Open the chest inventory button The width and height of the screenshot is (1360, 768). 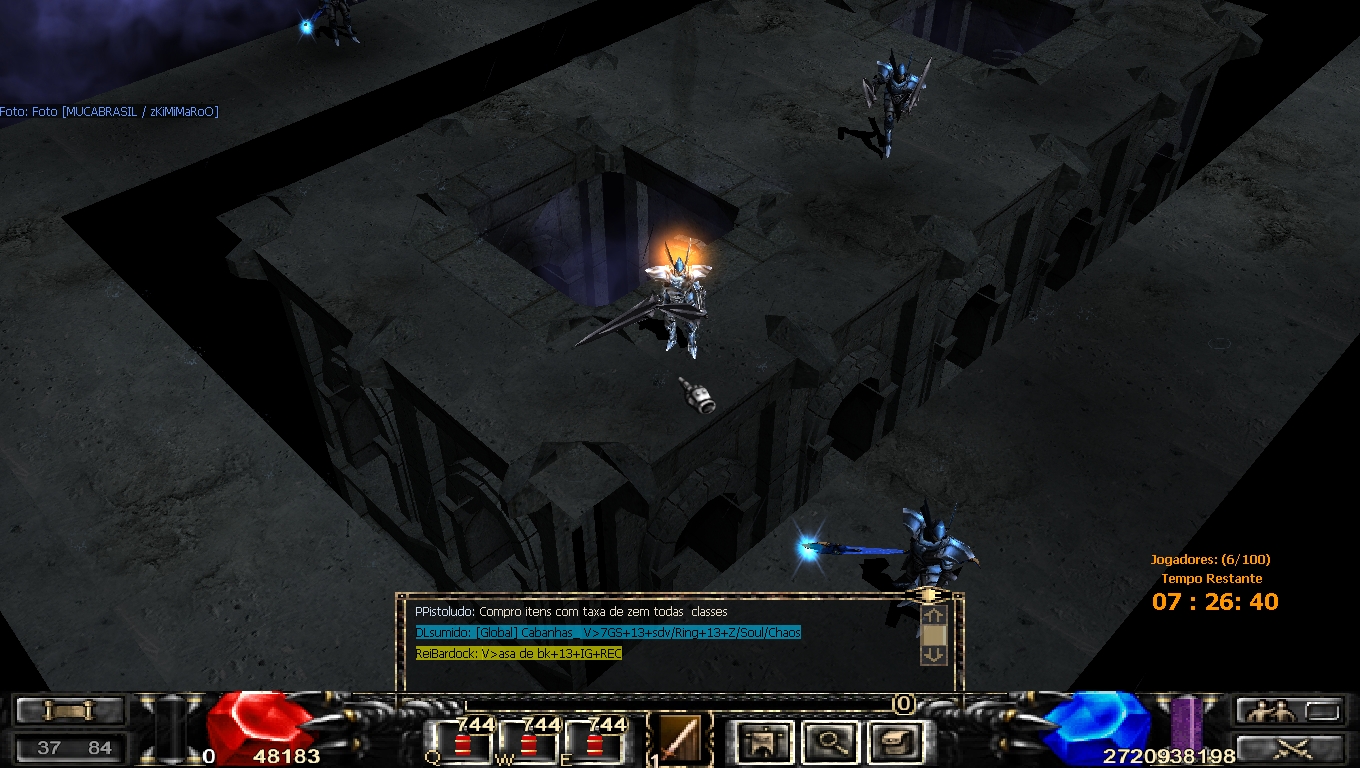891,742
